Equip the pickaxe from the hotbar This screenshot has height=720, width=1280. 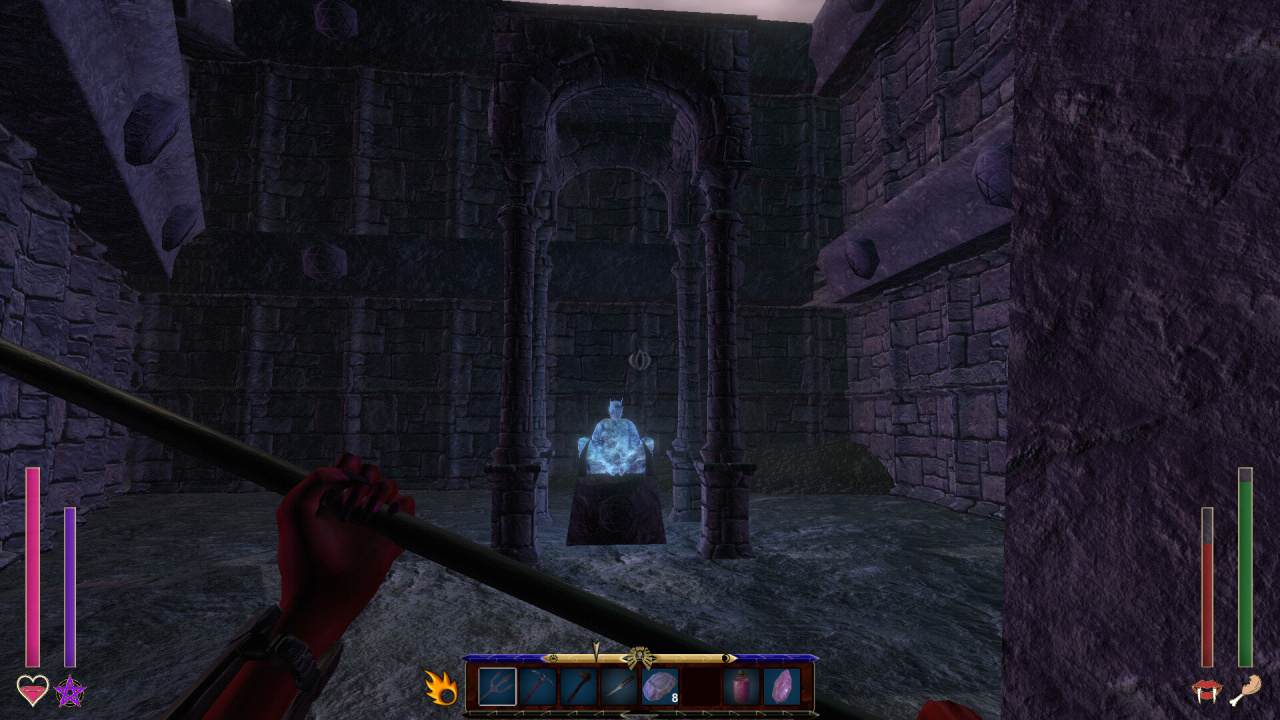pos(537,687)
